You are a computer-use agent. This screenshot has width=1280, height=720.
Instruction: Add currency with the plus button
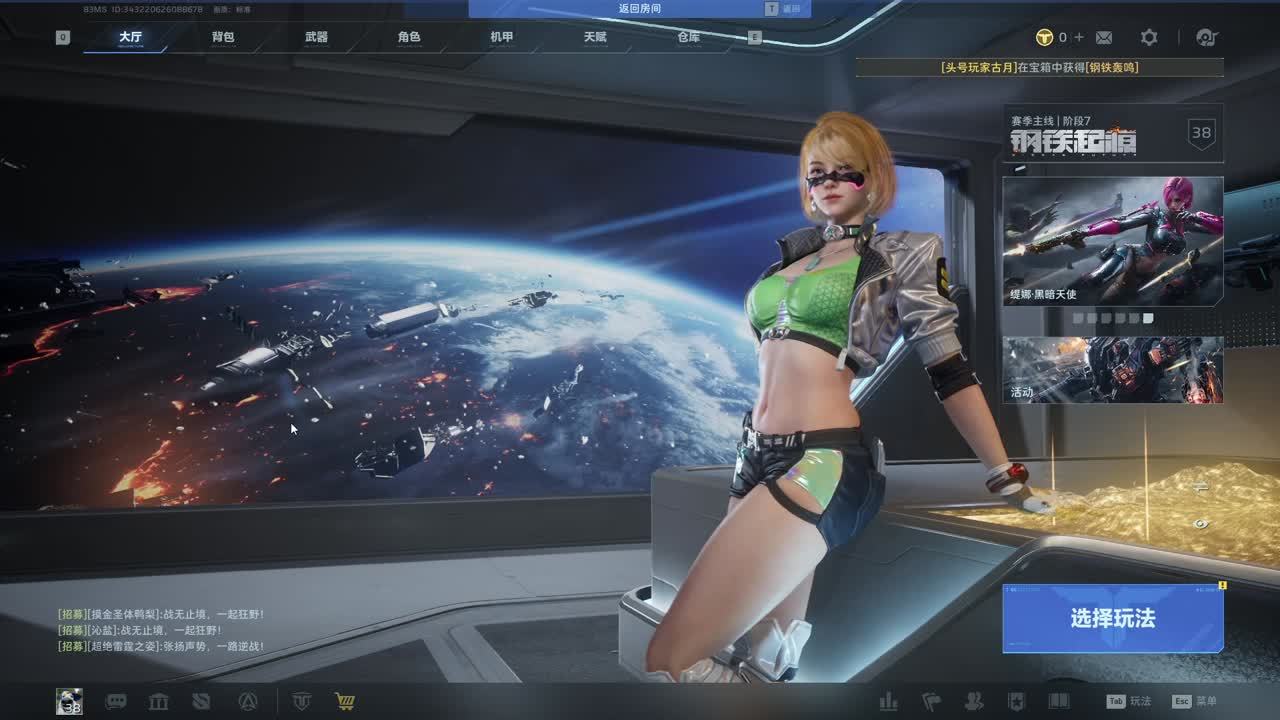pos(1078,37)
